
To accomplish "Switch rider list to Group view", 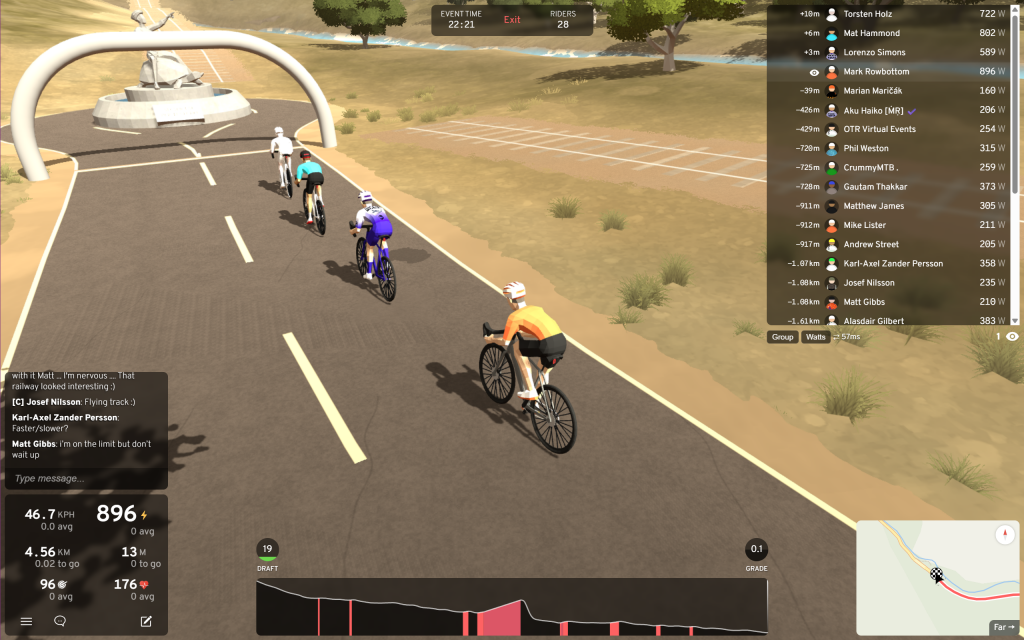I will tap(782, 337).
